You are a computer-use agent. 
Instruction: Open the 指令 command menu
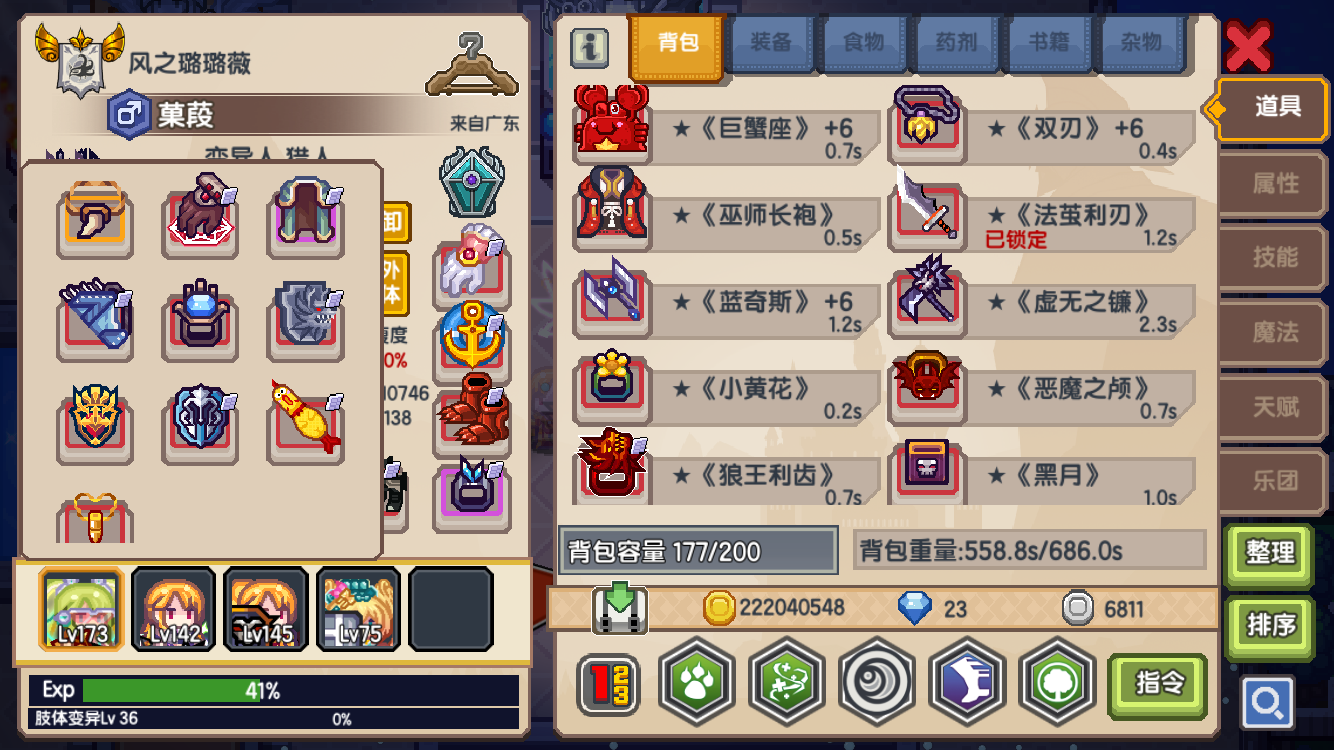(x=1157, y=685)
